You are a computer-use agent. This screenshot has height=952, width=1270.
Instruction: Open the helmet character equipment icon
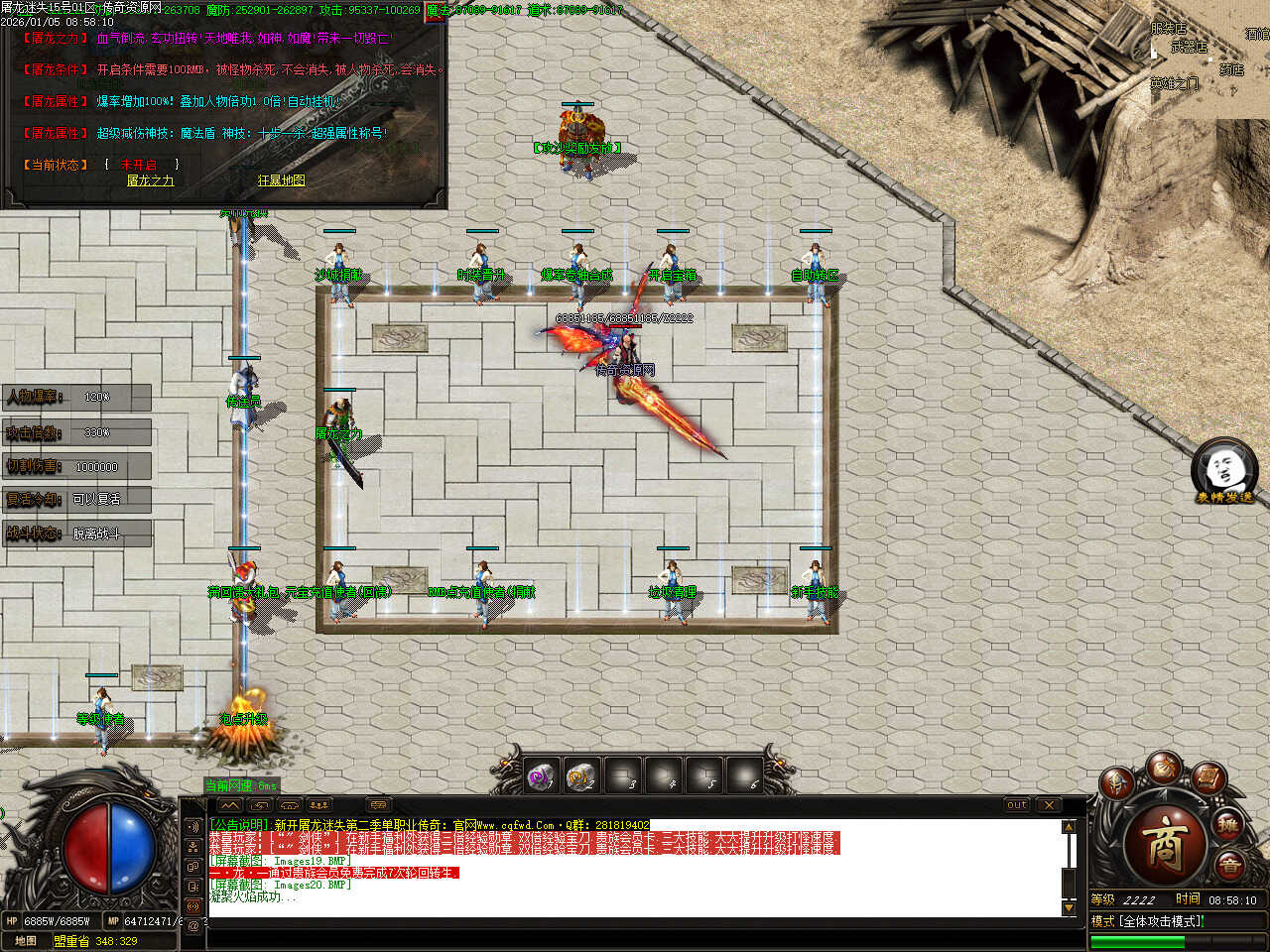point(1117,783)
